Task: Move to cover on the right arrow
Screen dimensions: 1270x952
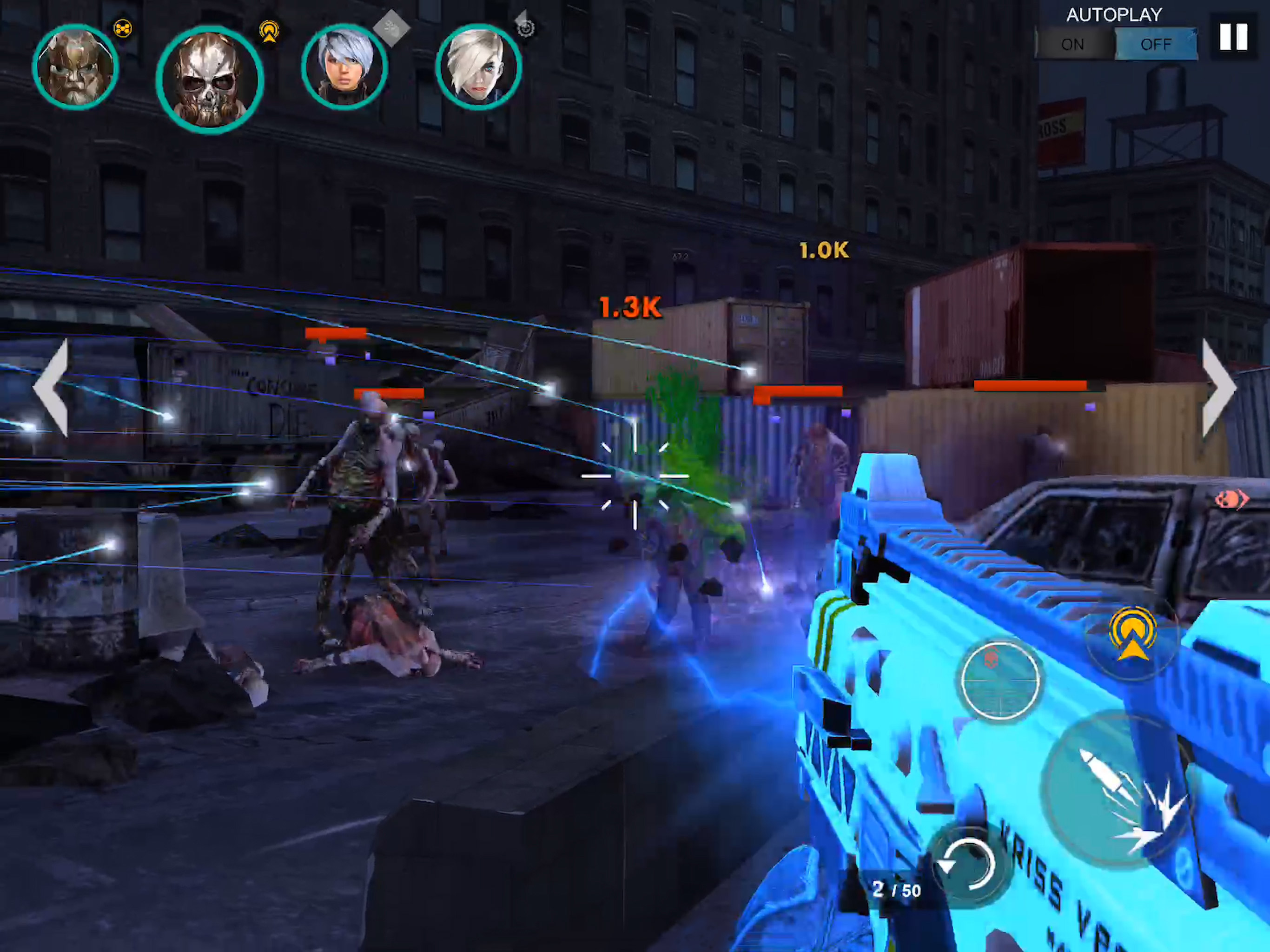Action: pyautogui.click(x=1218, y=388)
